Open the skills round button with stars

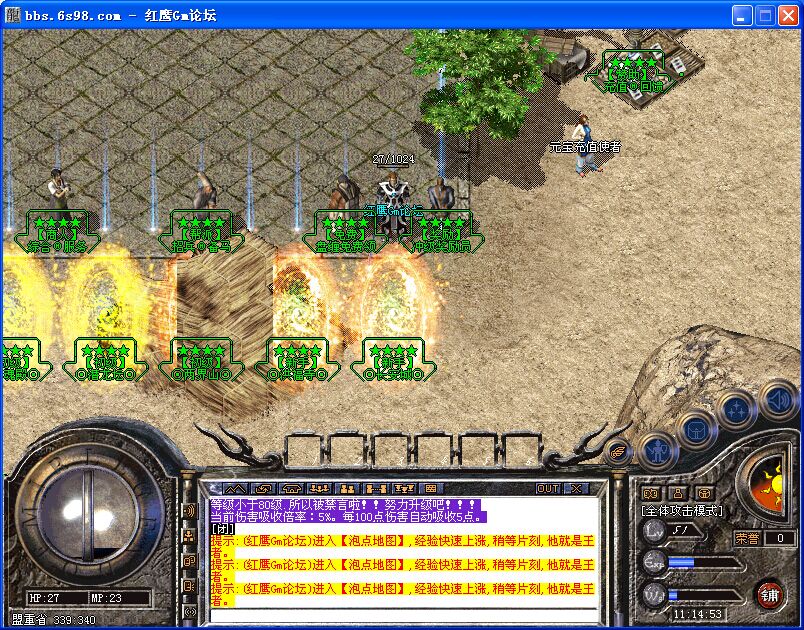(736, 409)
